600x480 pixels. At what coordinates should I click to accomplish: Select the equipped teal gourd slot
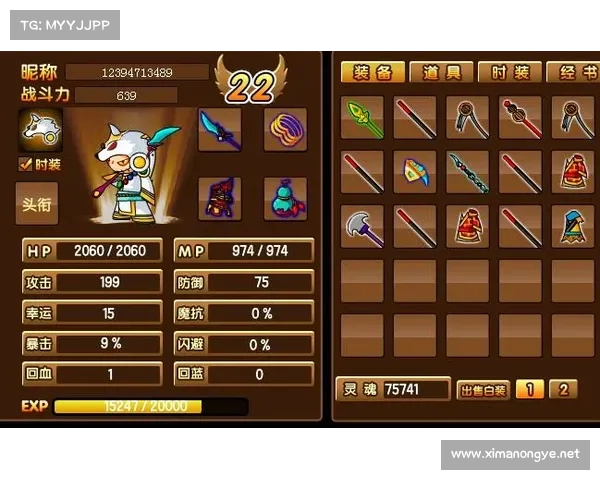284,197
